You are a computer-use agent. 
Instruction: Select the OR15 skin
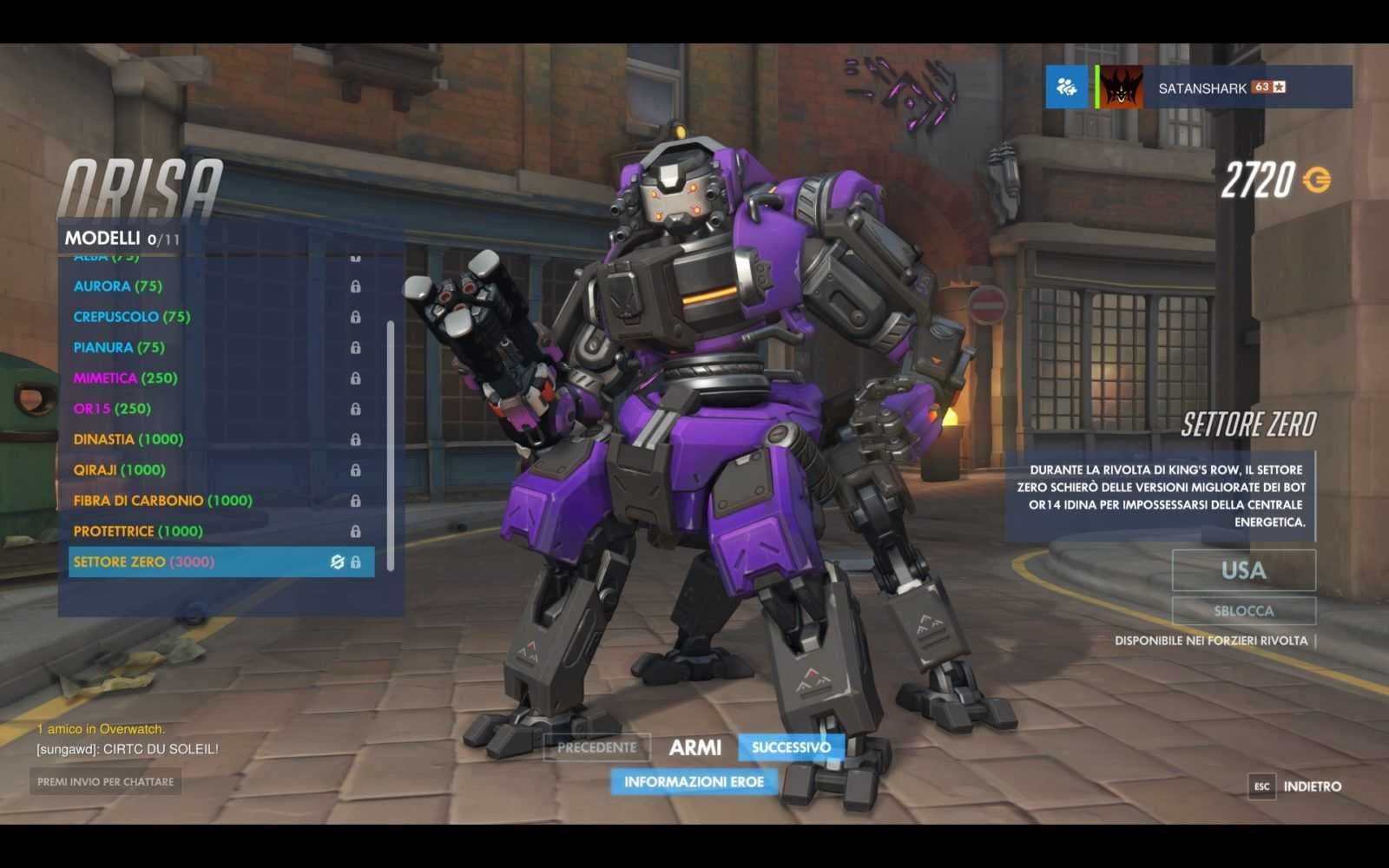112,409
